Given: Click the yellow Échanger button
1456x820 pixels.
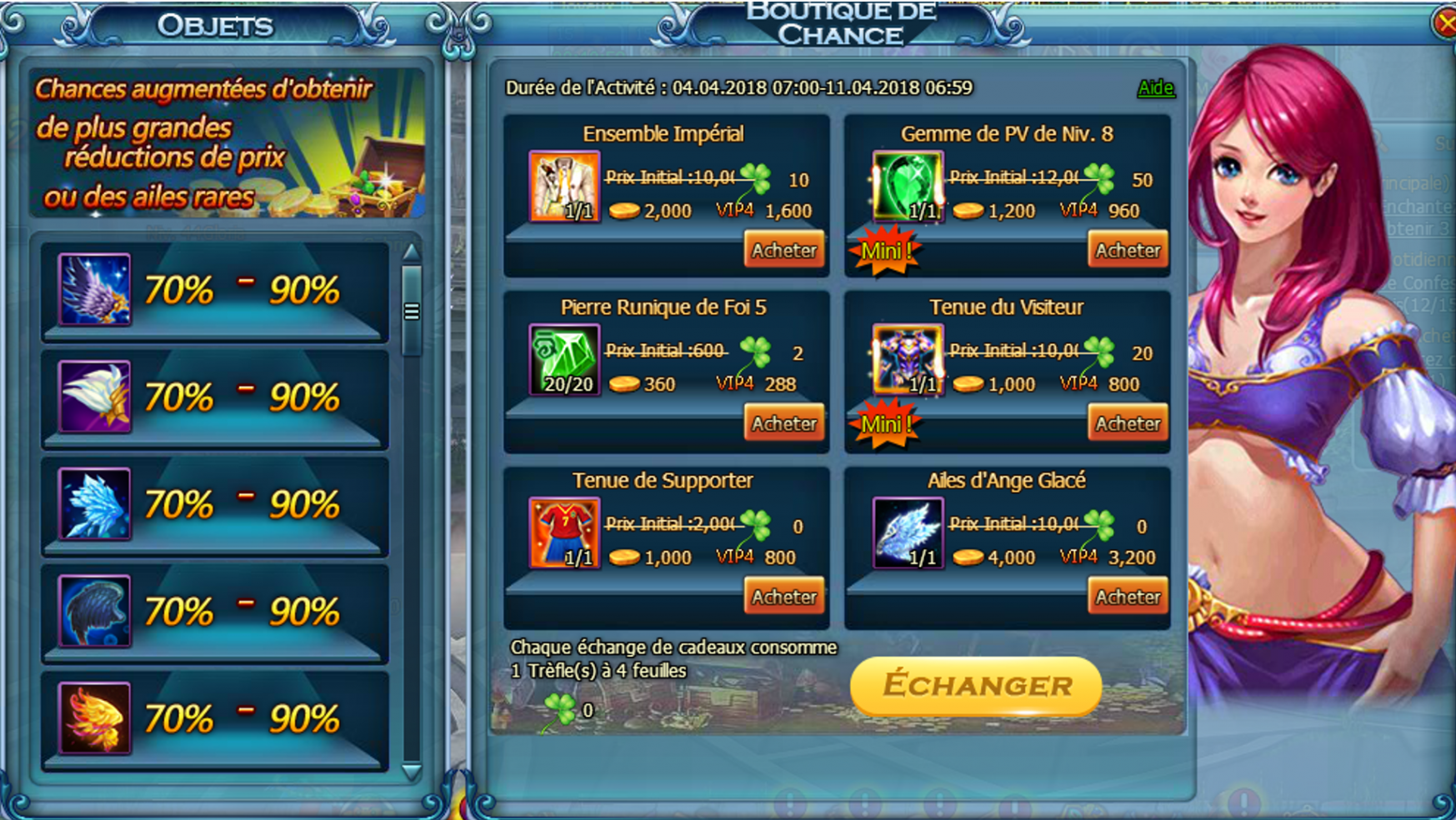Looking at the screenshot, I should coord(976,686).
